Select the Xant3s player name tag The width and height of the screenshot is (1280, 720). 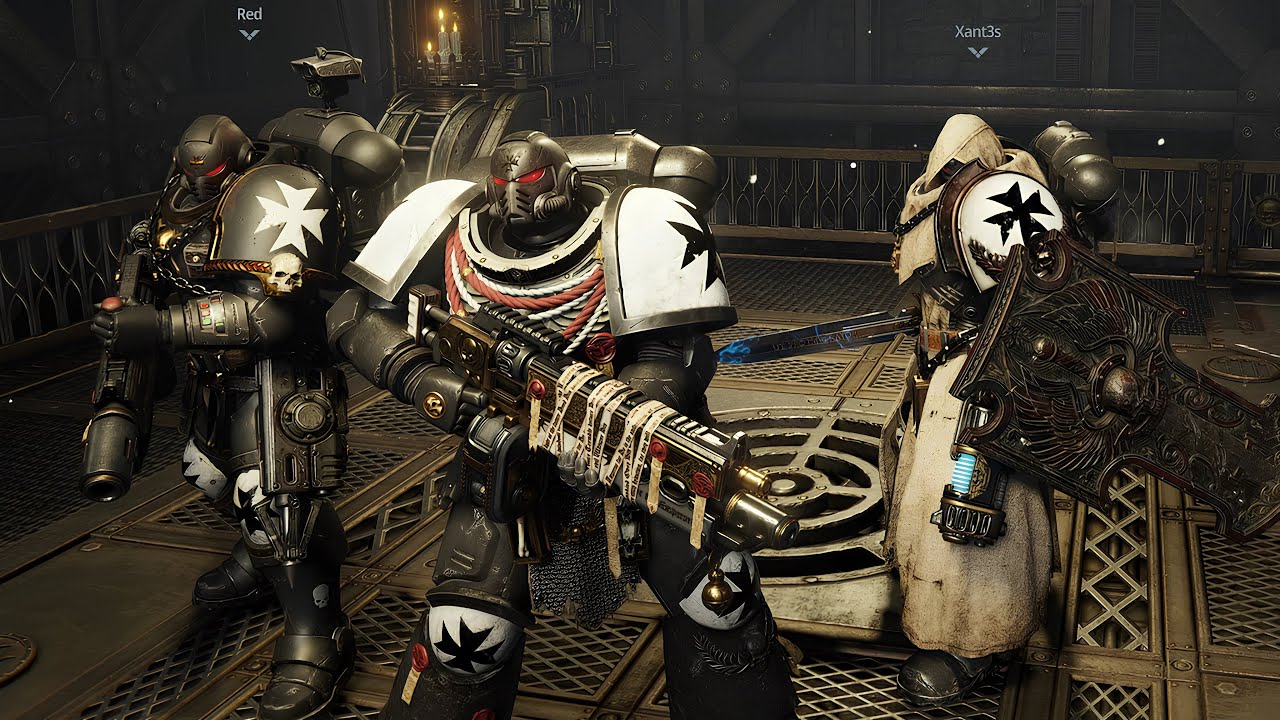coord(977,32)
